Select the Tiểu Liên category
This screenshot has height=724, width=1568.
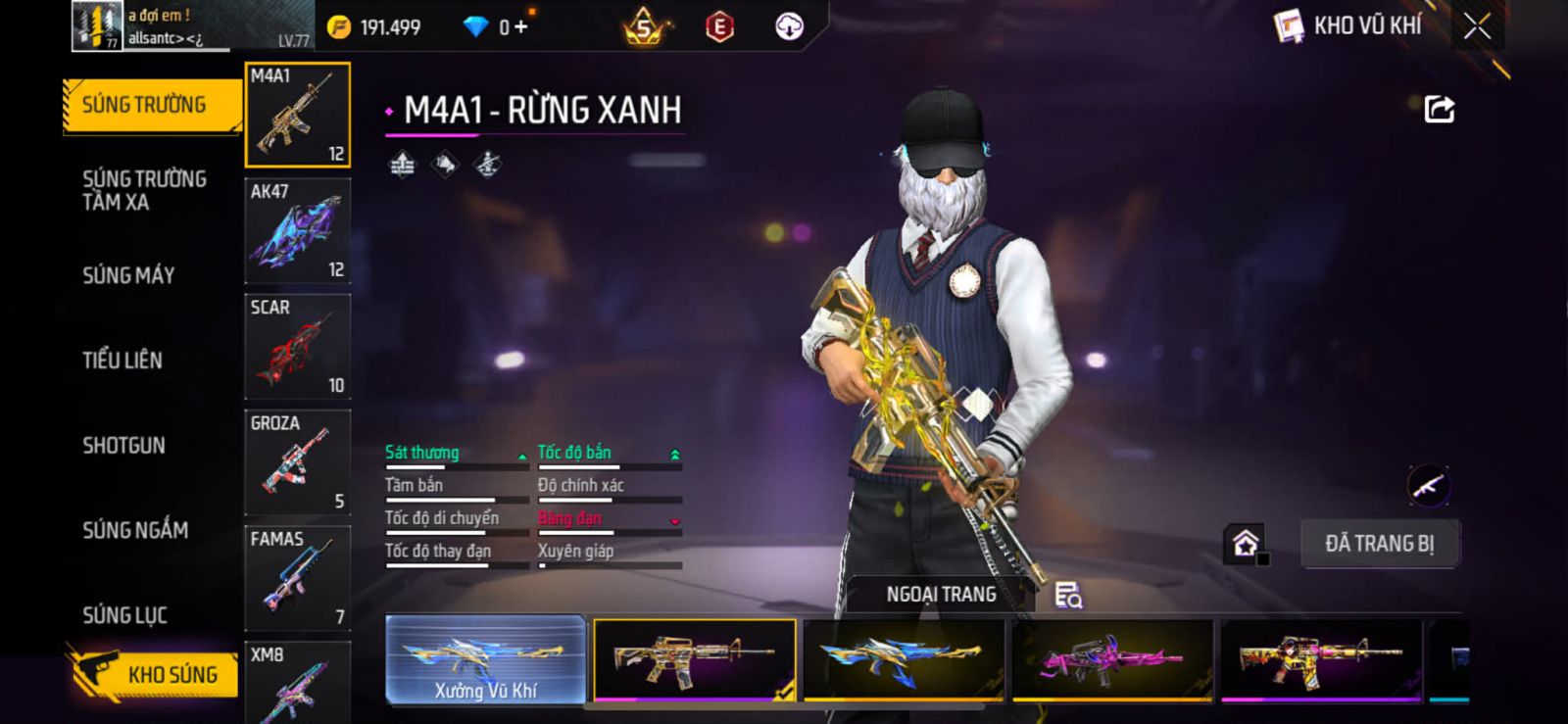click(122, 361)
